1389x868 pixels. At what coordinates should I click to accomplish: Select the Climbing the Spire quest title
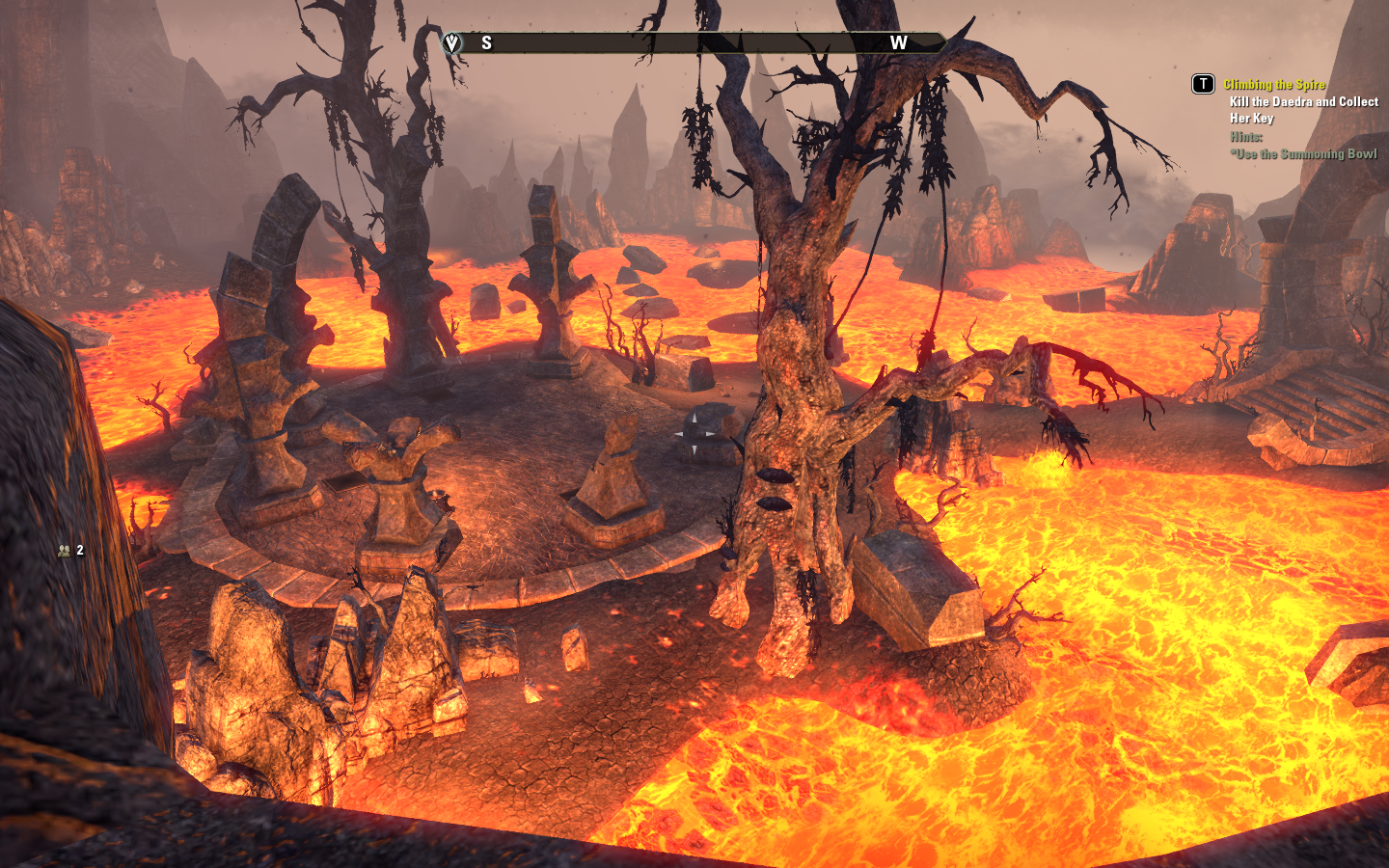pyautogui.click(x=1273, y=85)
